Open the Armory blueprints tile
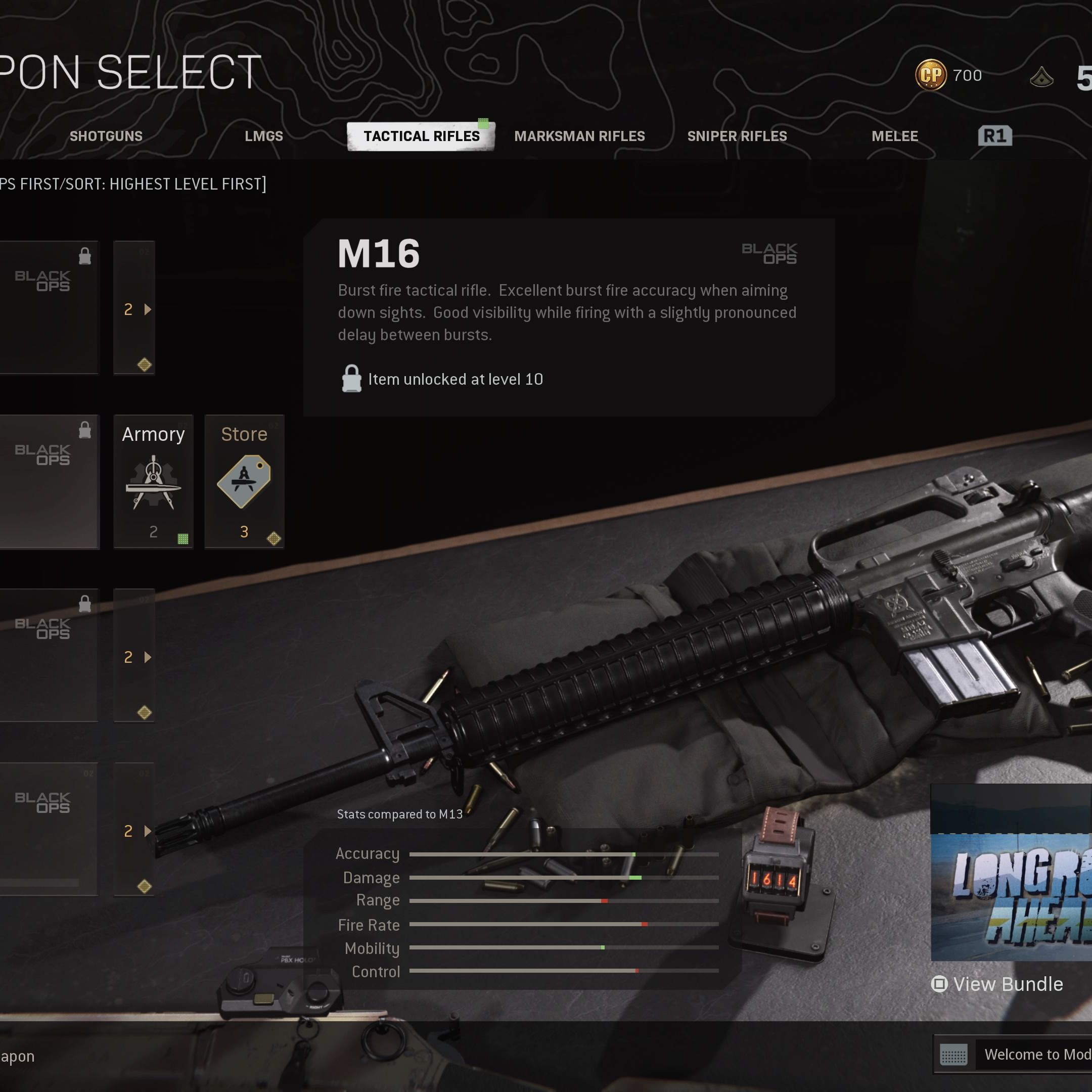The image size is (1092, 1092). point(153,482)
